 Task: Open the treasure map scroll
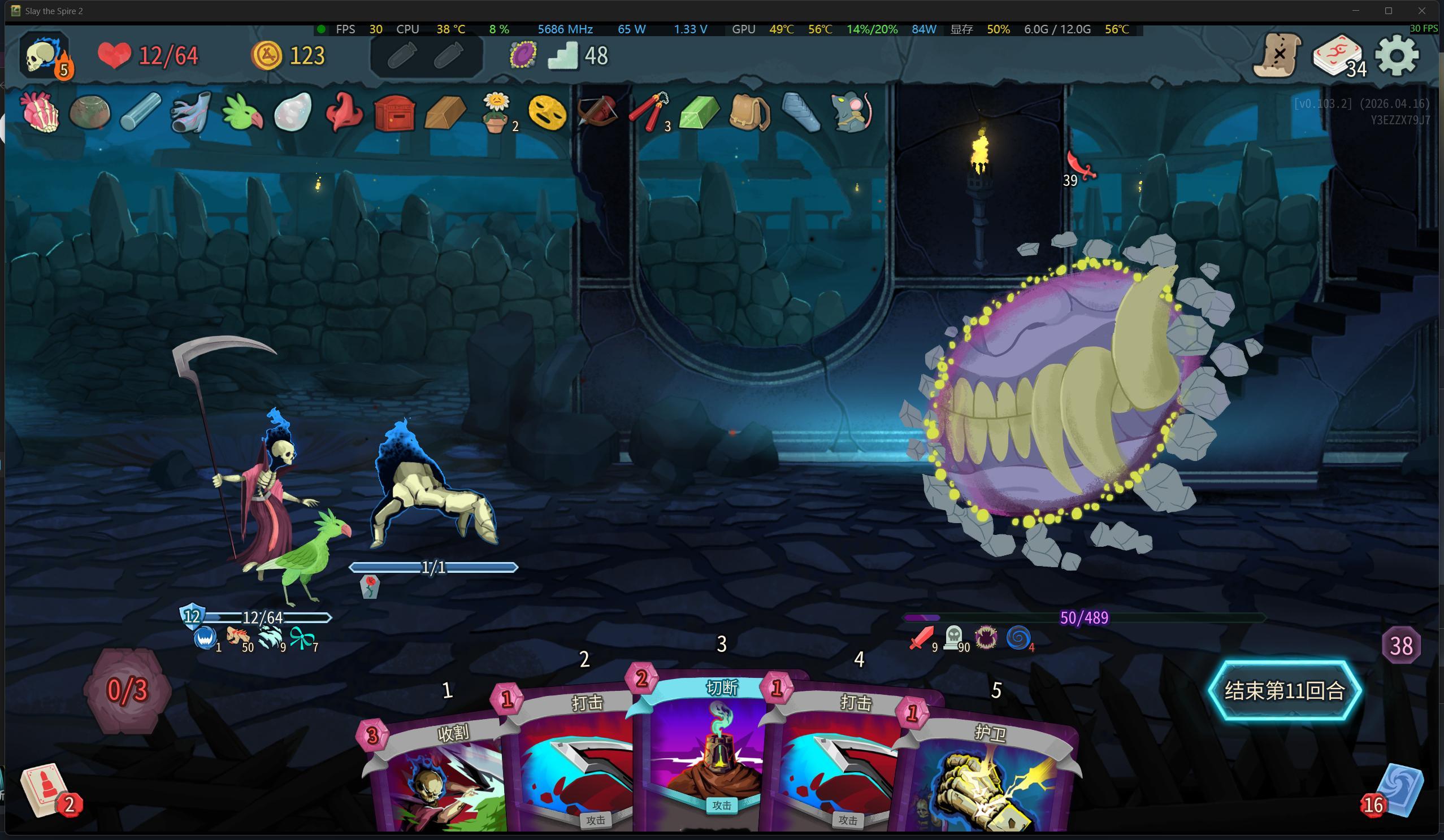point(1277,55)
